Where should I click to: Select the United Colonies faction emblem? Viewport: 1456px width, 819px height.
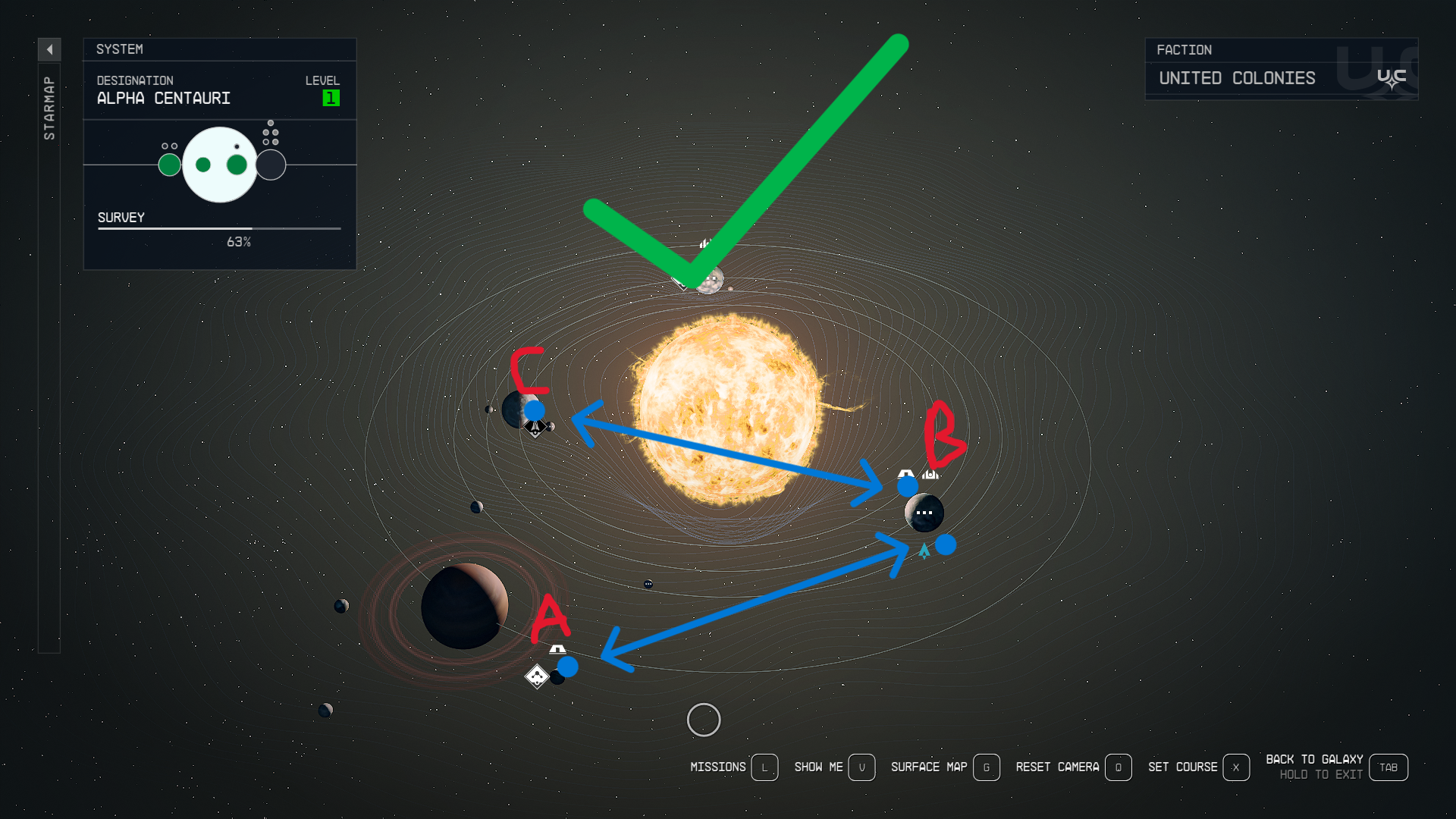1392,78
